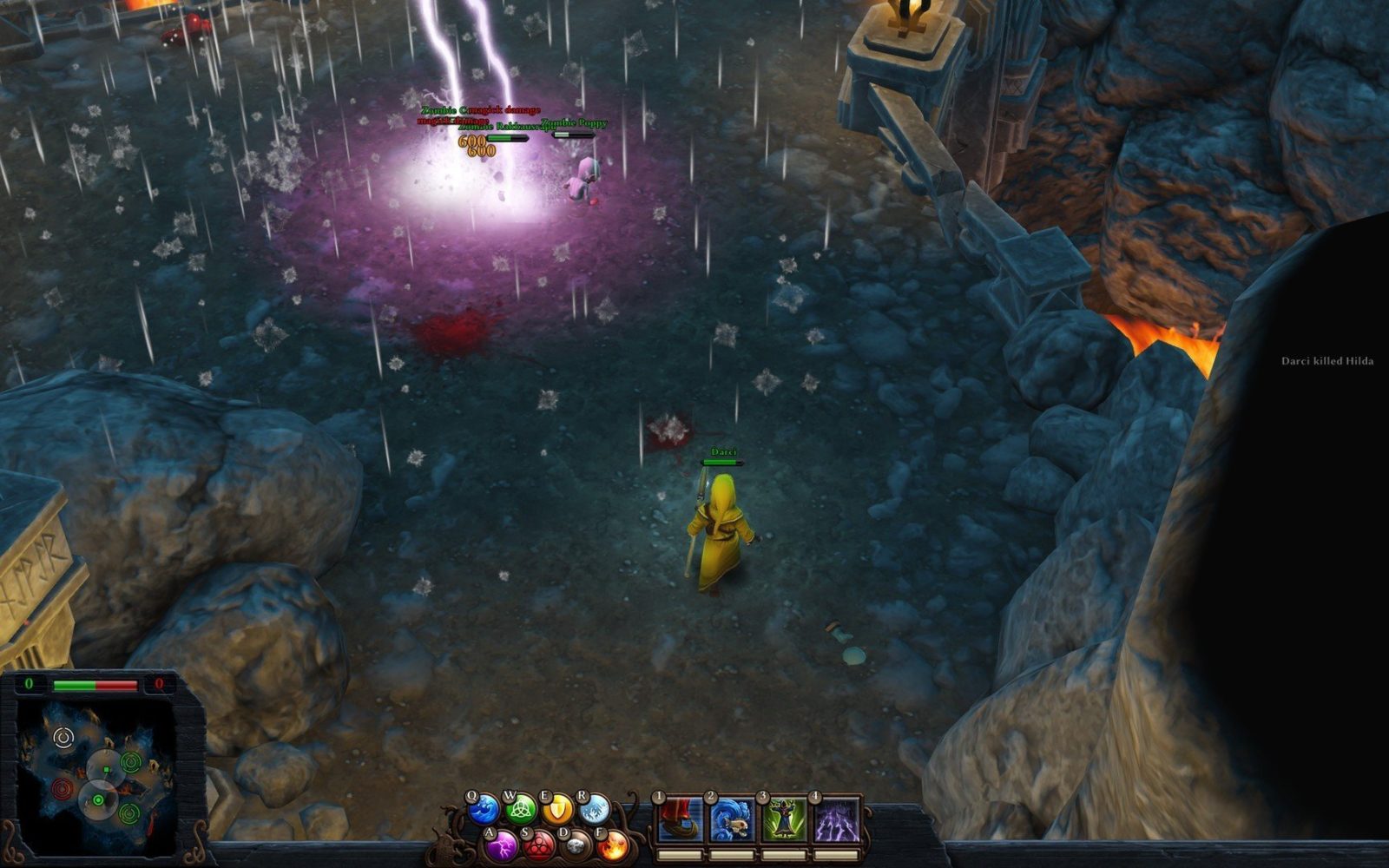Image resolution: width=1389 pixels, height=868 pixels.
Task: Pick the orange Fire element orb
Action: click(x=613, y=845)
